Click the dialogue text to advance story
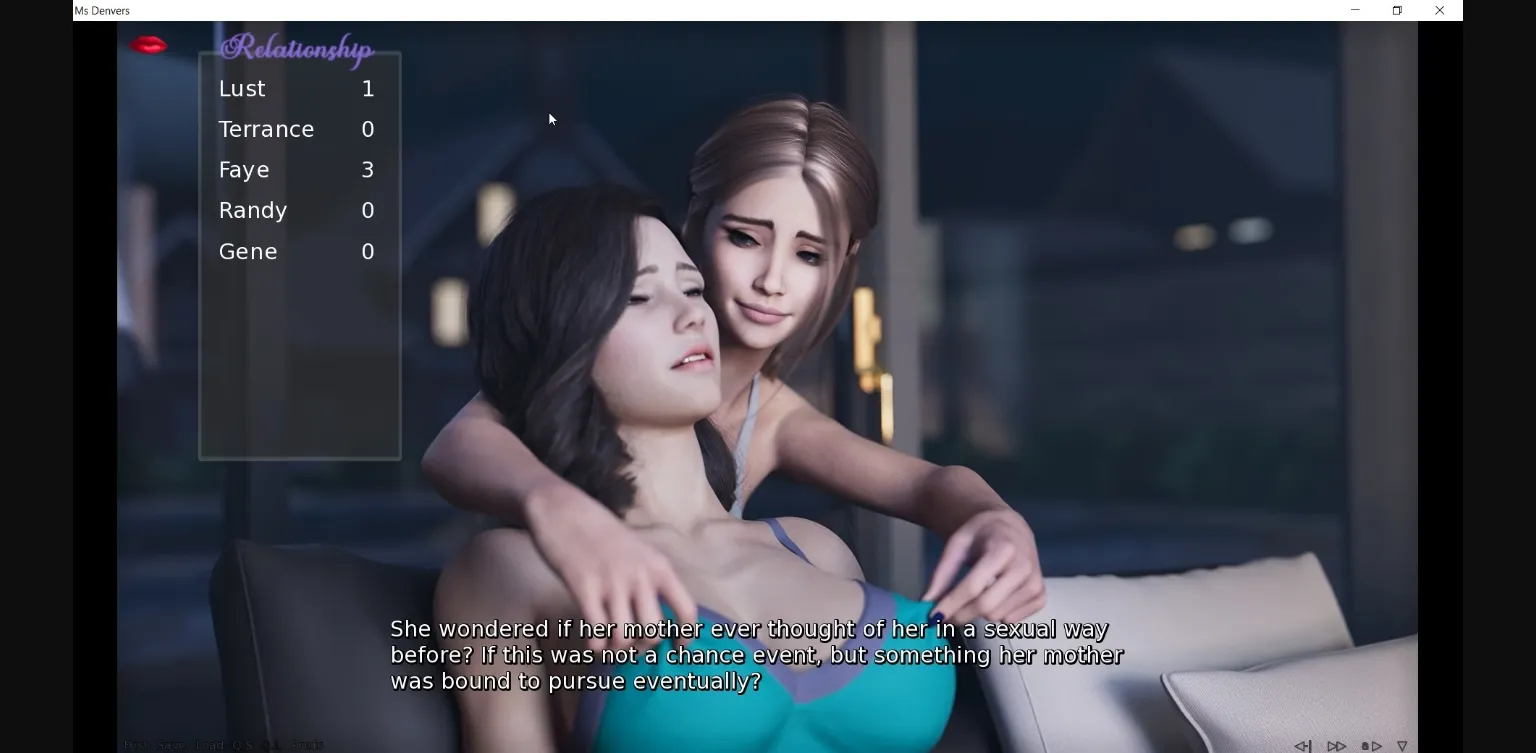This screenshot has height=753, width=1536. (x=755, y=654)
